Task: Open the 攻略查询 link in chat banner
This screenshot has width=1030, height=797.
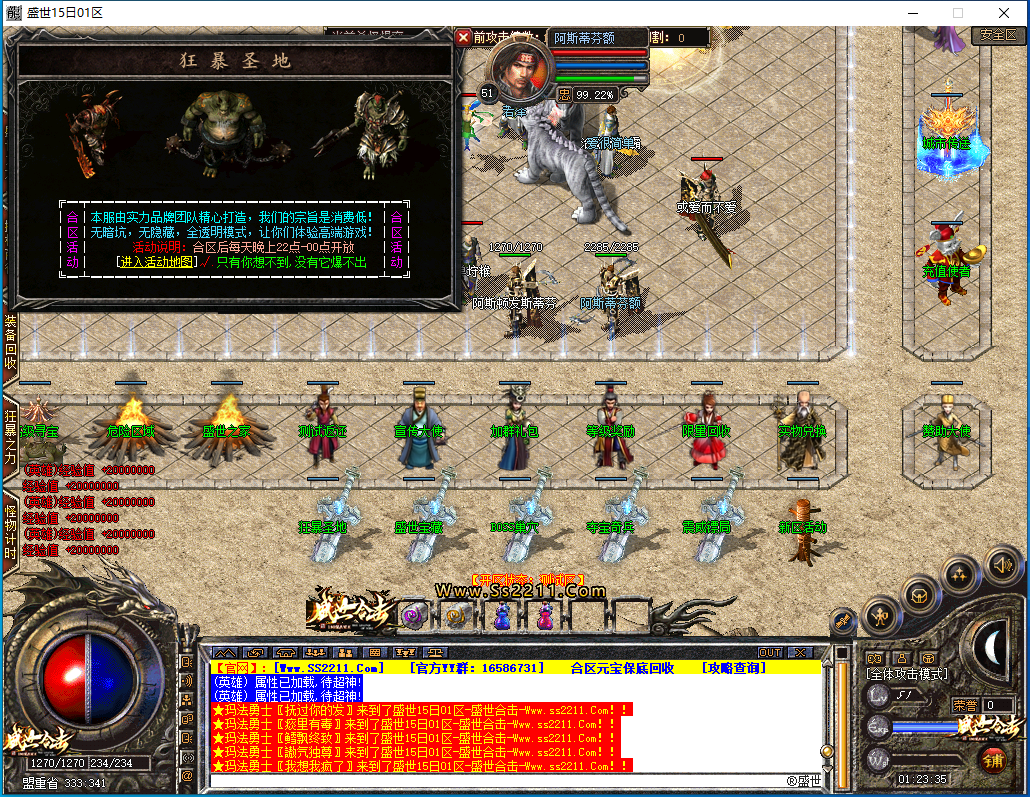Action: coord(741,667)
